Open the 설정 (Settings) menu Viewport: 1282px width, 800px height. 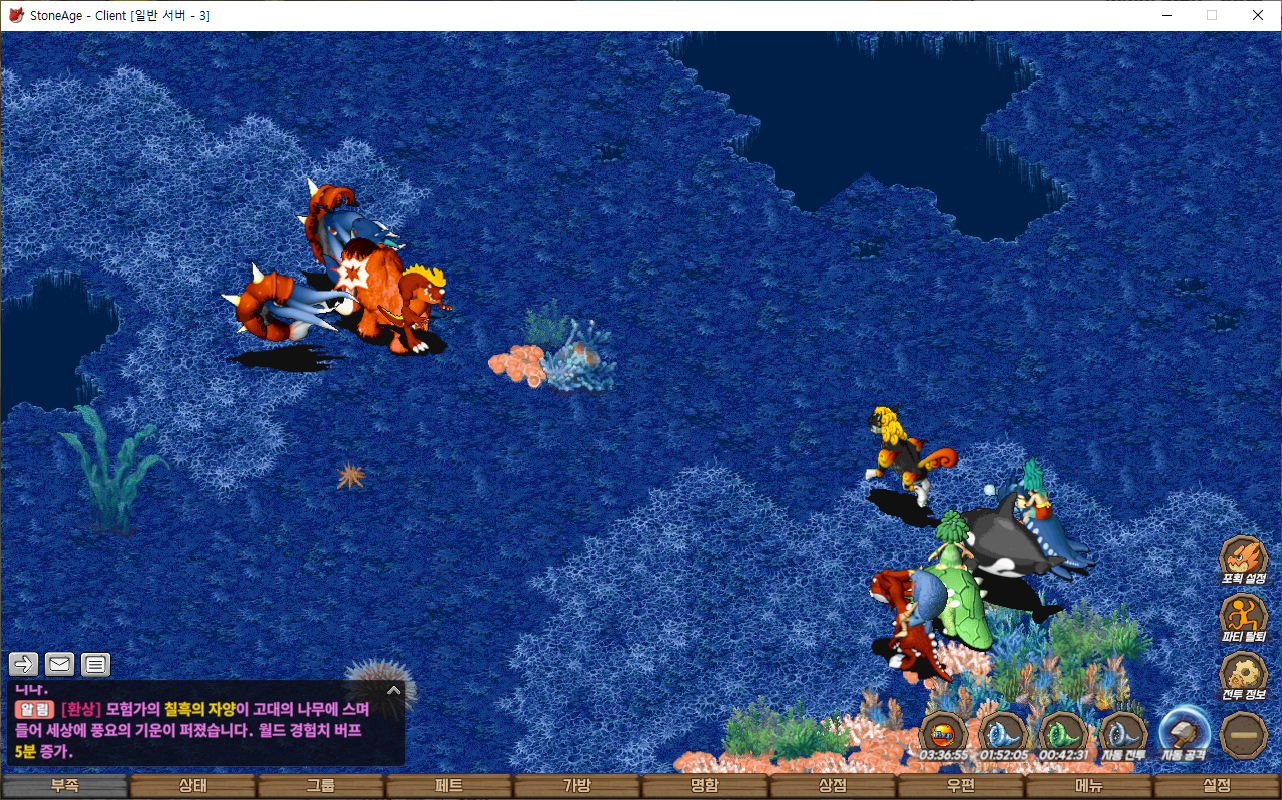1217,786
